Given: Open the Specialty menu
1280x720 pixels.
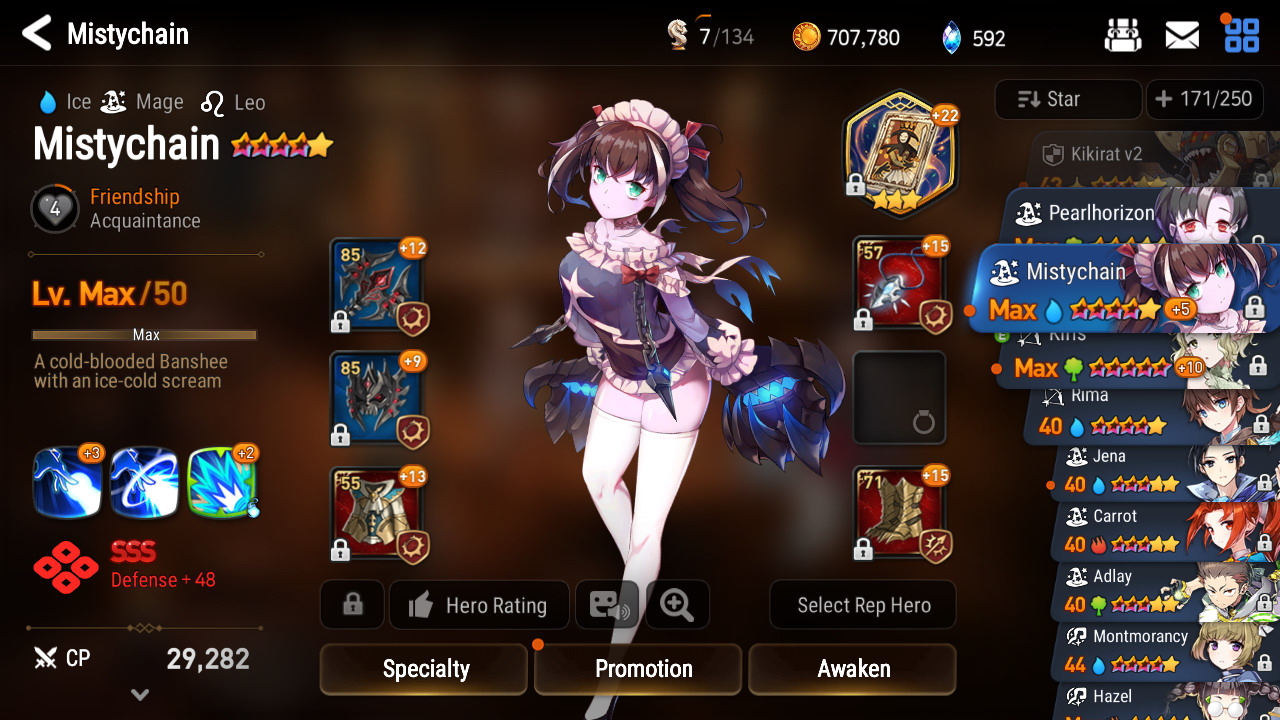Looking at the screenshot, I should coord(424,669).
